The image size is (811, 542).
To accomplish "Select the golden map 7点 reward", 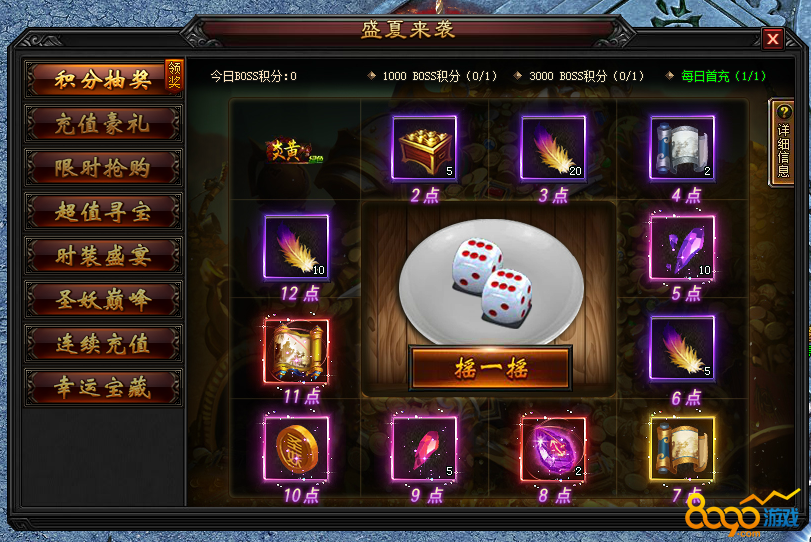I will click(682, 447).
